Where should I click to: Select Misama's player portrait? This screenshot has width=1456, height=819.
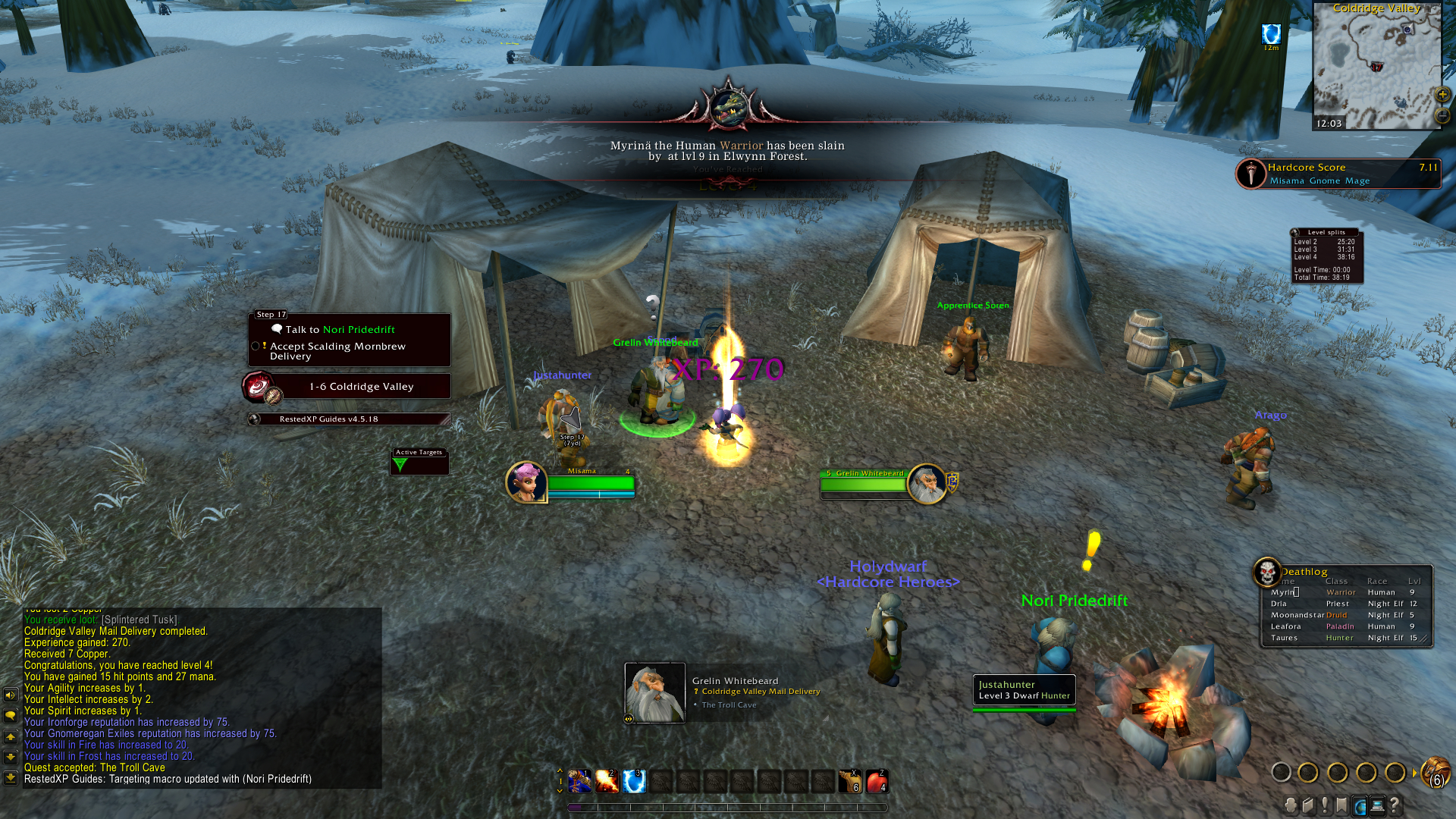pos(526,482)
